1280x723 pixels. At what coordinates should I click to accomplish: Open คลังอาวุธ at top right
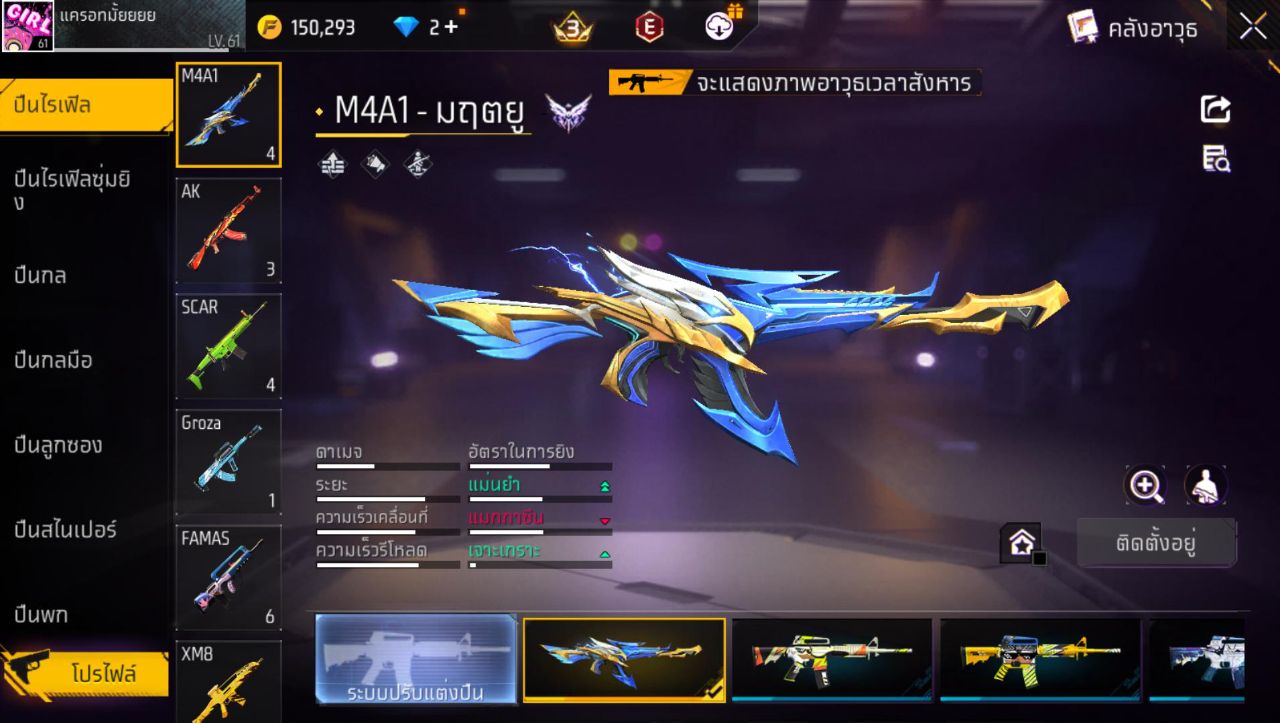1150,27
